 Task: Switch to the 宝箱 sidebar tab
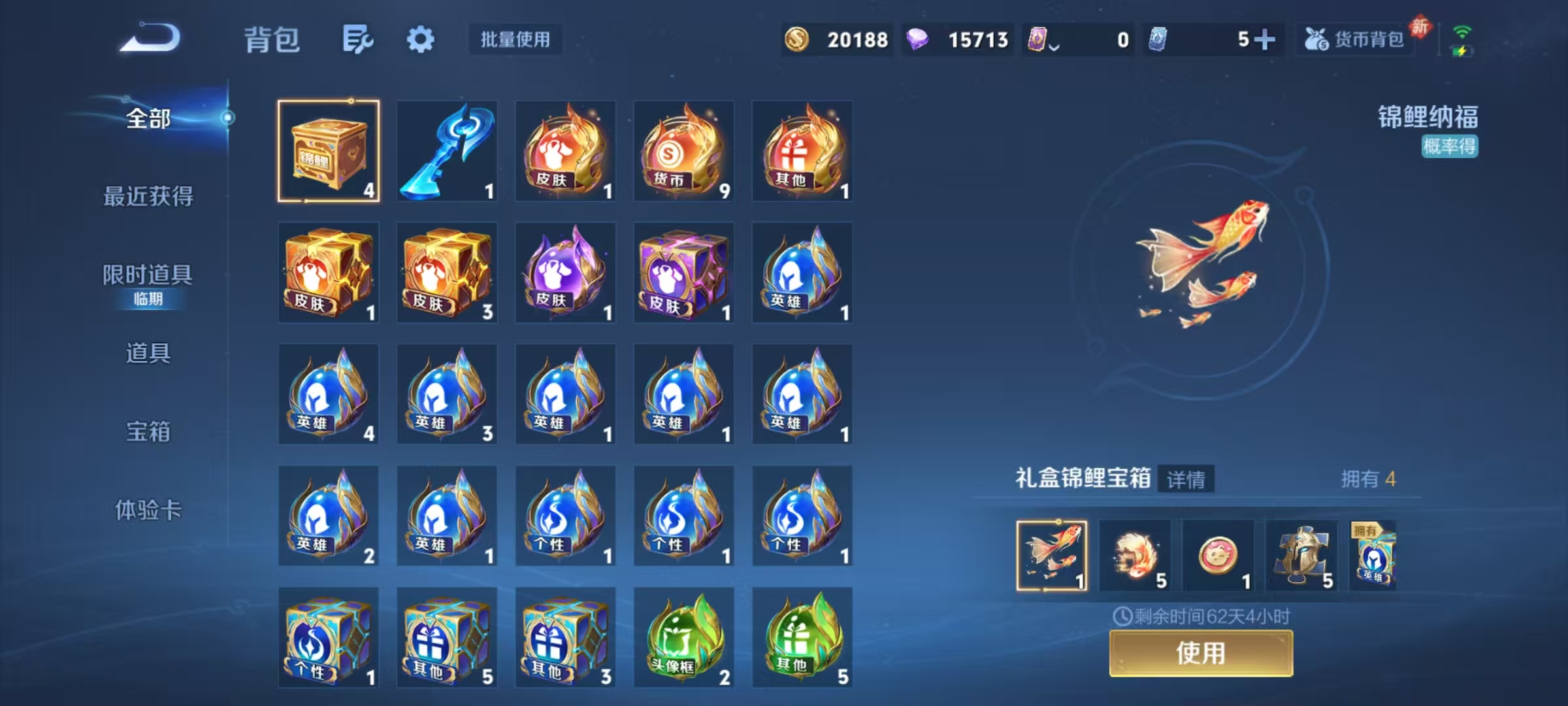point(148,432)
